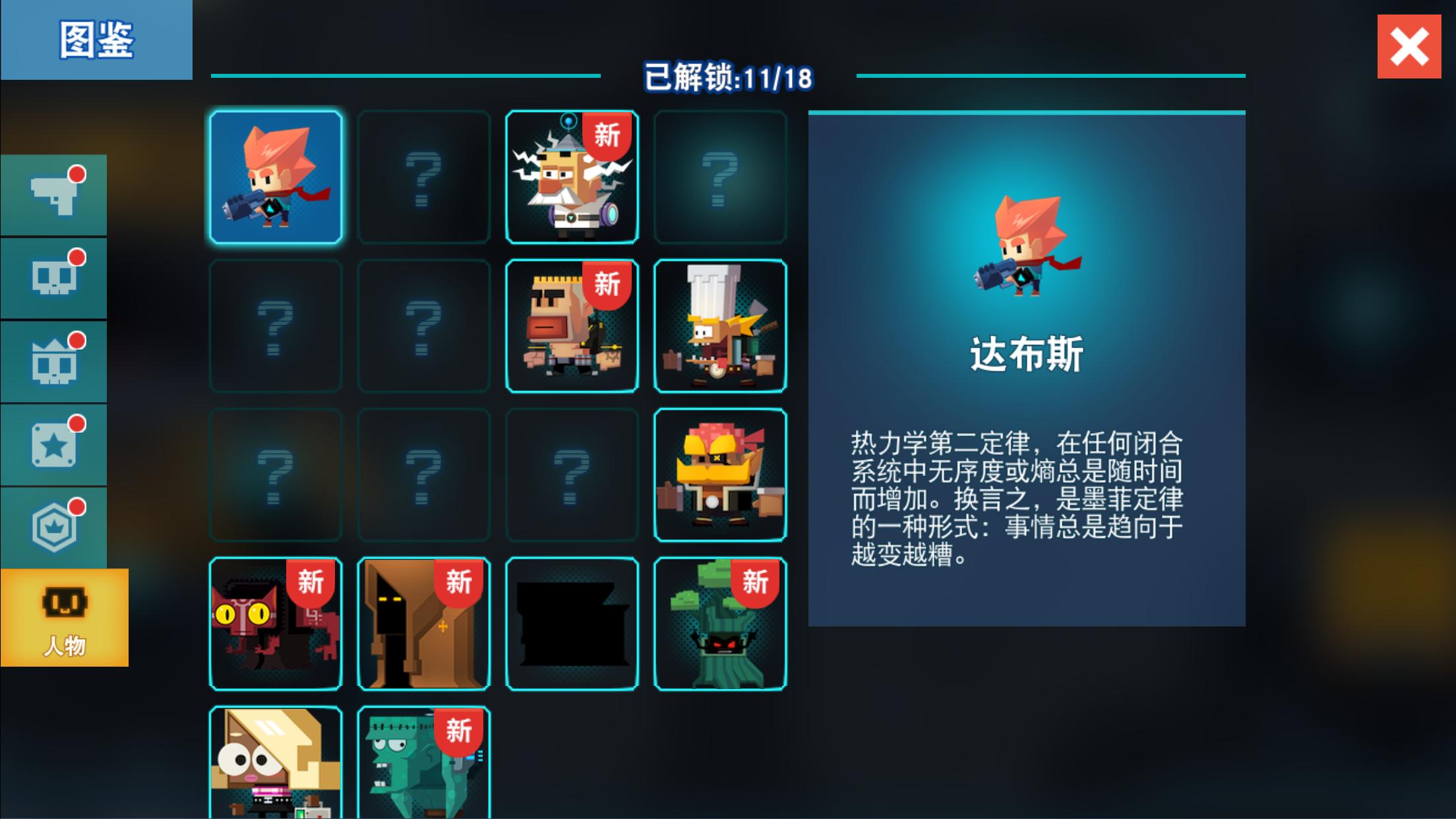Select the highlighted 达布斯 character portrait

click(x=275, y=176)
